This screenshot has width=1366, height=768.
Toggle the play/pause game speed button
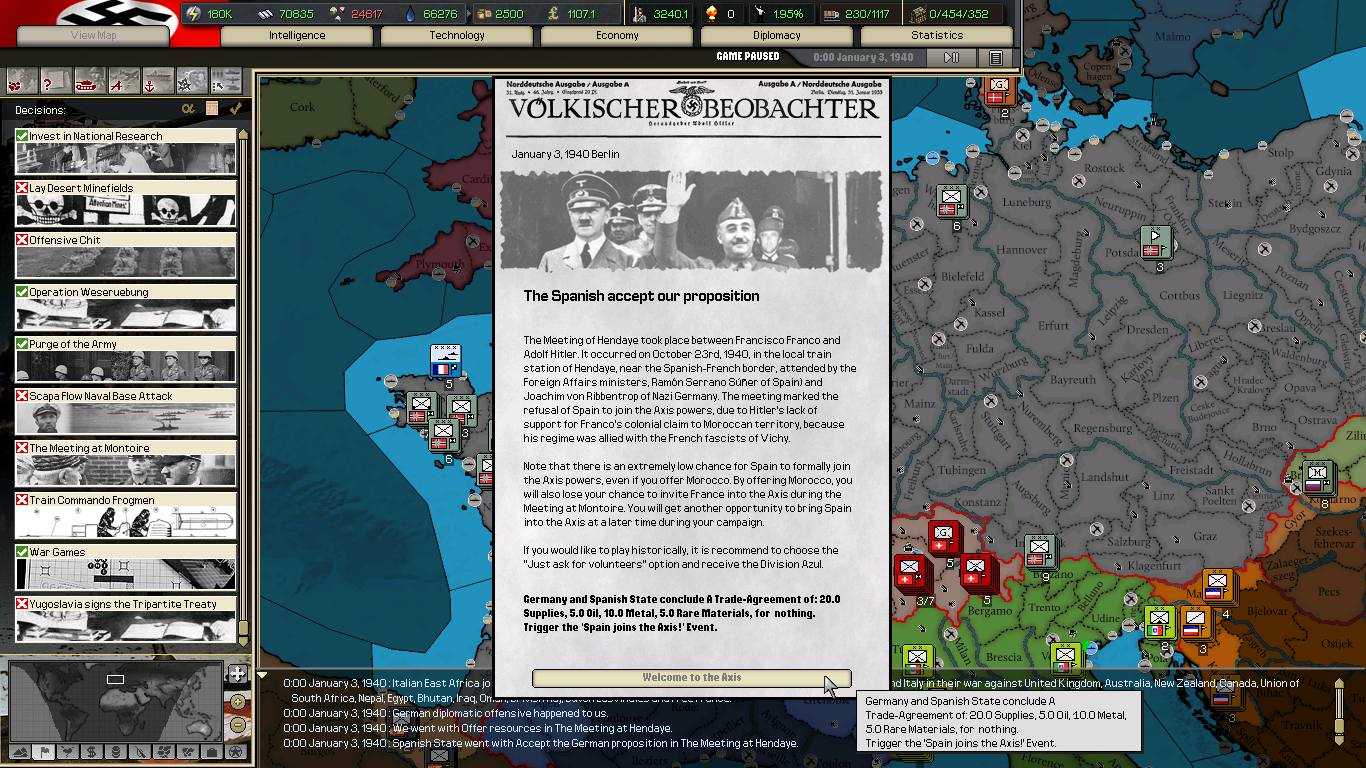pos(952,58)
